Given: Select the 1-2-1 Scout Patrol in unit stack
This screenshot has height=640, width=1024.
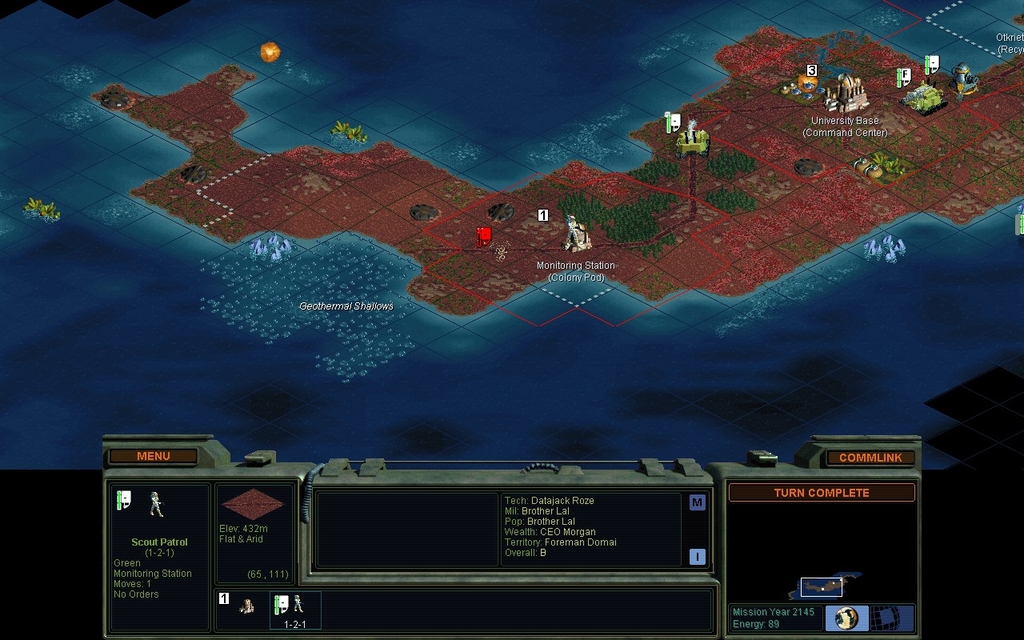Looking at the screenshot, I should pos(295,609).
